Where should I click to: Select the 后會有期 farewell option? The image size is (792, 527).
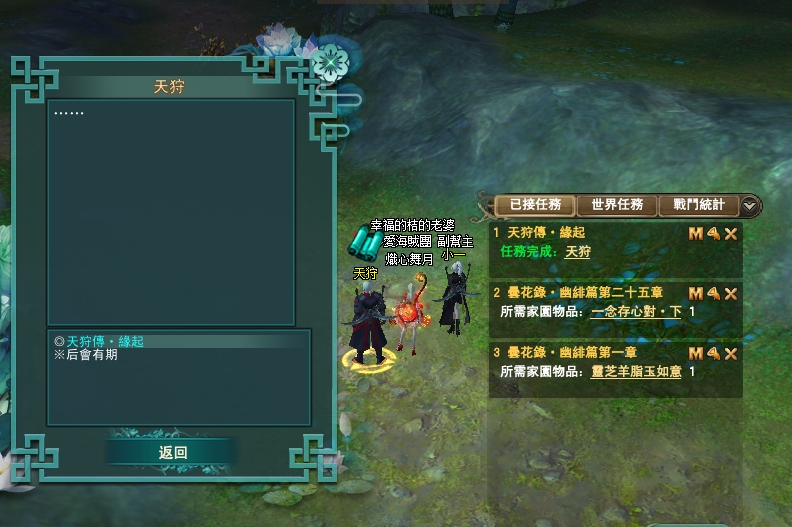pos(90,355)
